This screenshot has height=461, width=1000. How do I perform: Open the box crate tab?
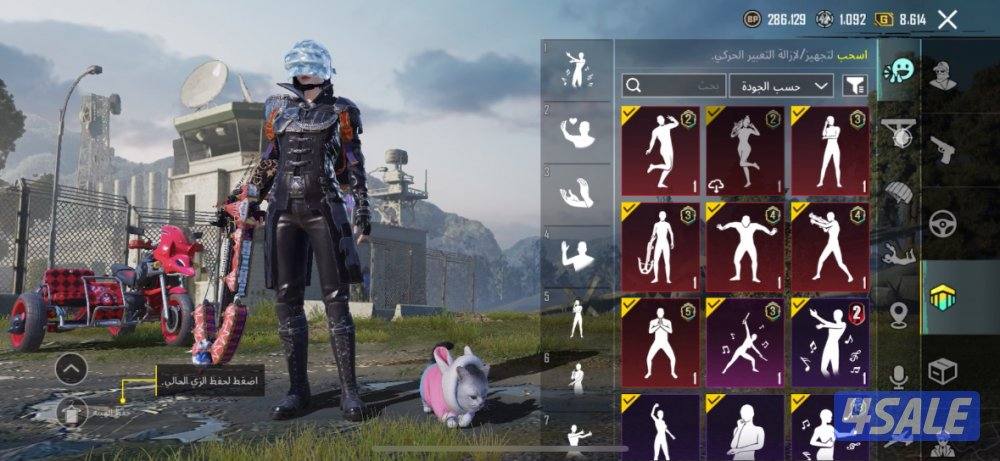click(942, 372)
